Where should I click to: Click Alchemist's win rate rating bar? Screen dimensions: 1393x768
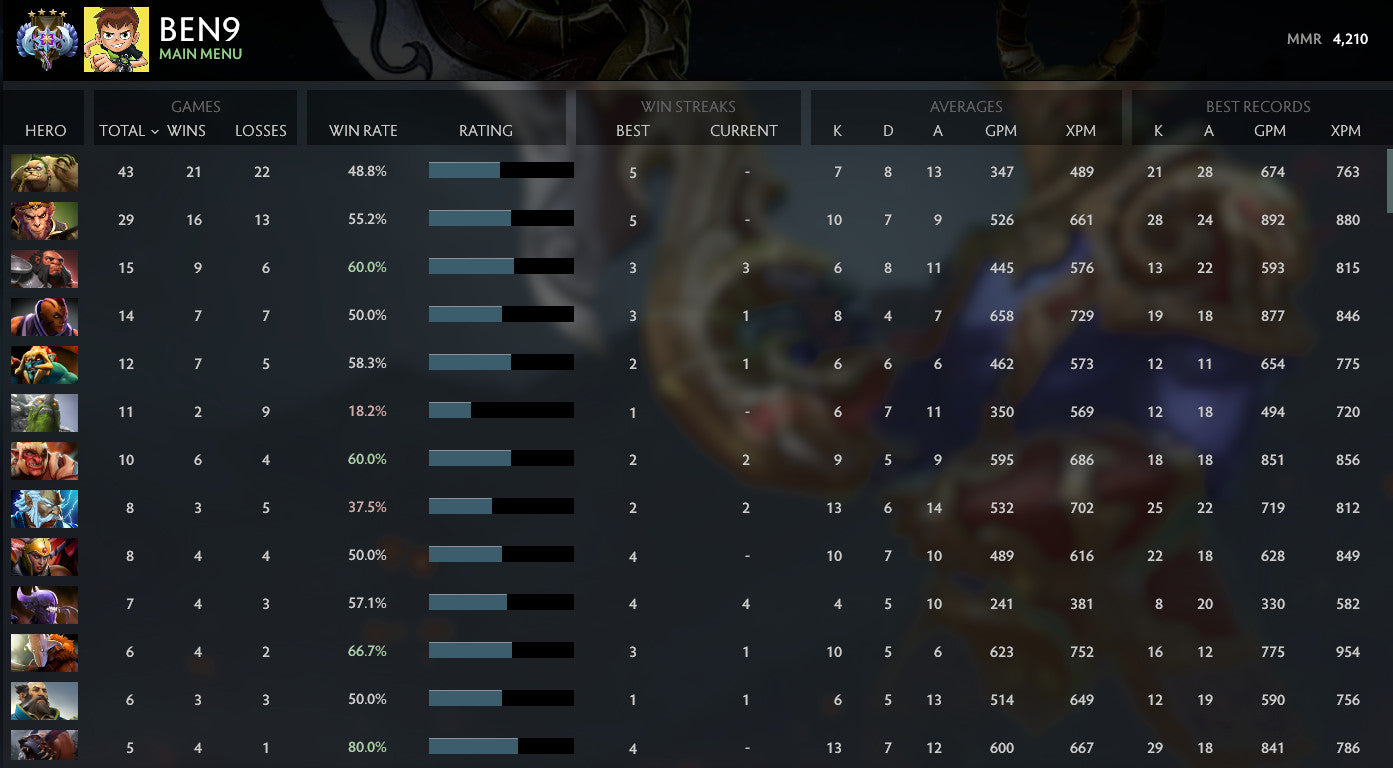tap(500, 170)
